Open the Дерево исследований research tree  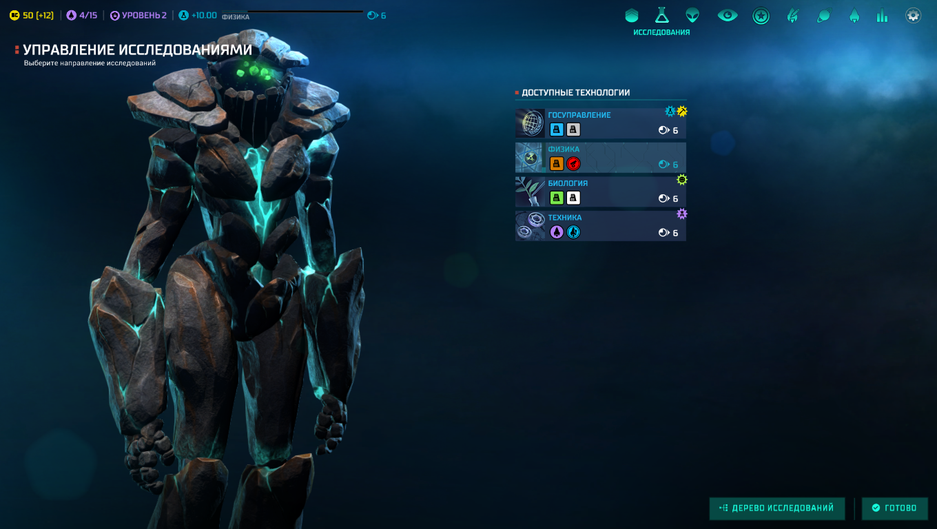click(777, 508)
